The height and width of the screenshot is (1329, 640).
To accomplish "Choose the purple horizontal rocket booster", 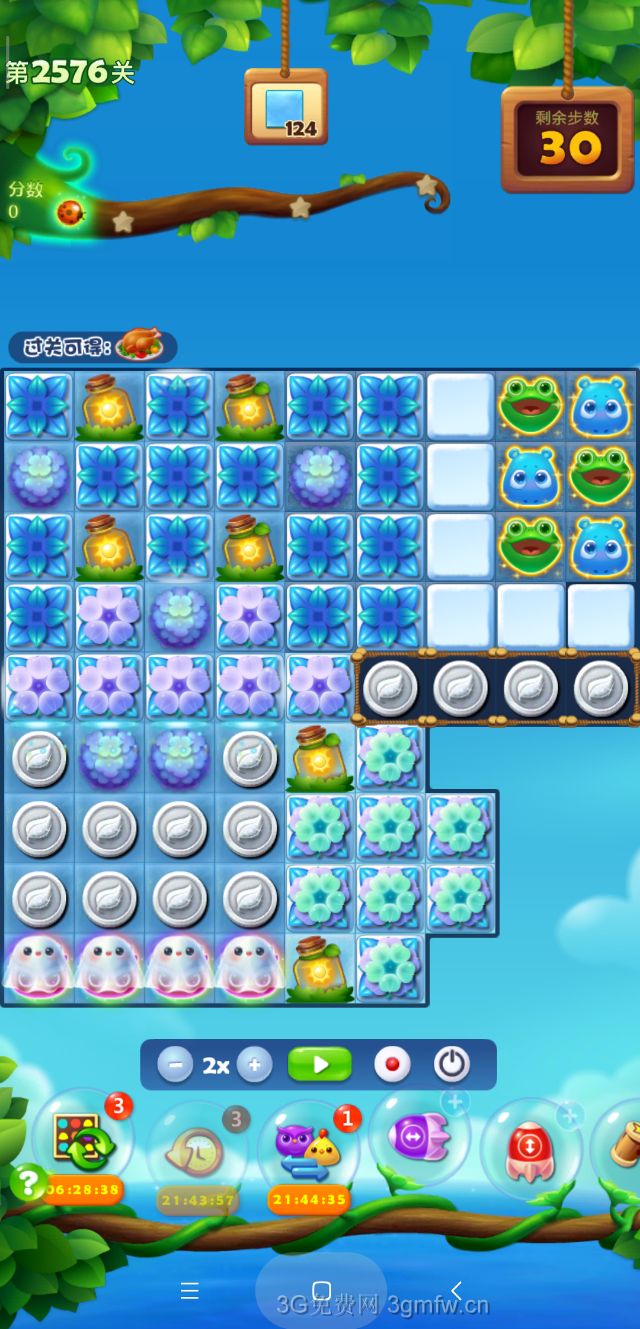I will [419, 1137].
